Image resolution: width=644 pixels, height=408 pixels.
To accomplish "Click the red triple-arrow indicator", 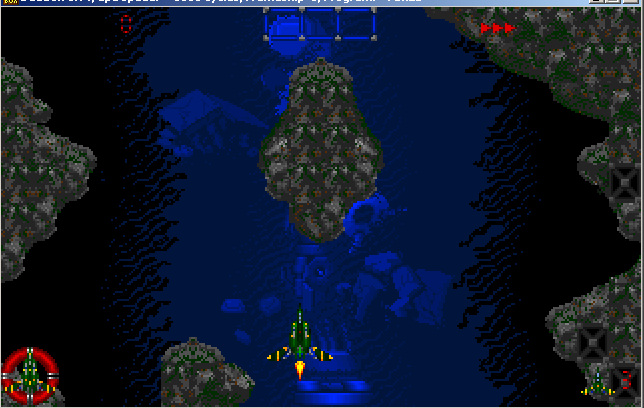I will click(x=497, y=29).
